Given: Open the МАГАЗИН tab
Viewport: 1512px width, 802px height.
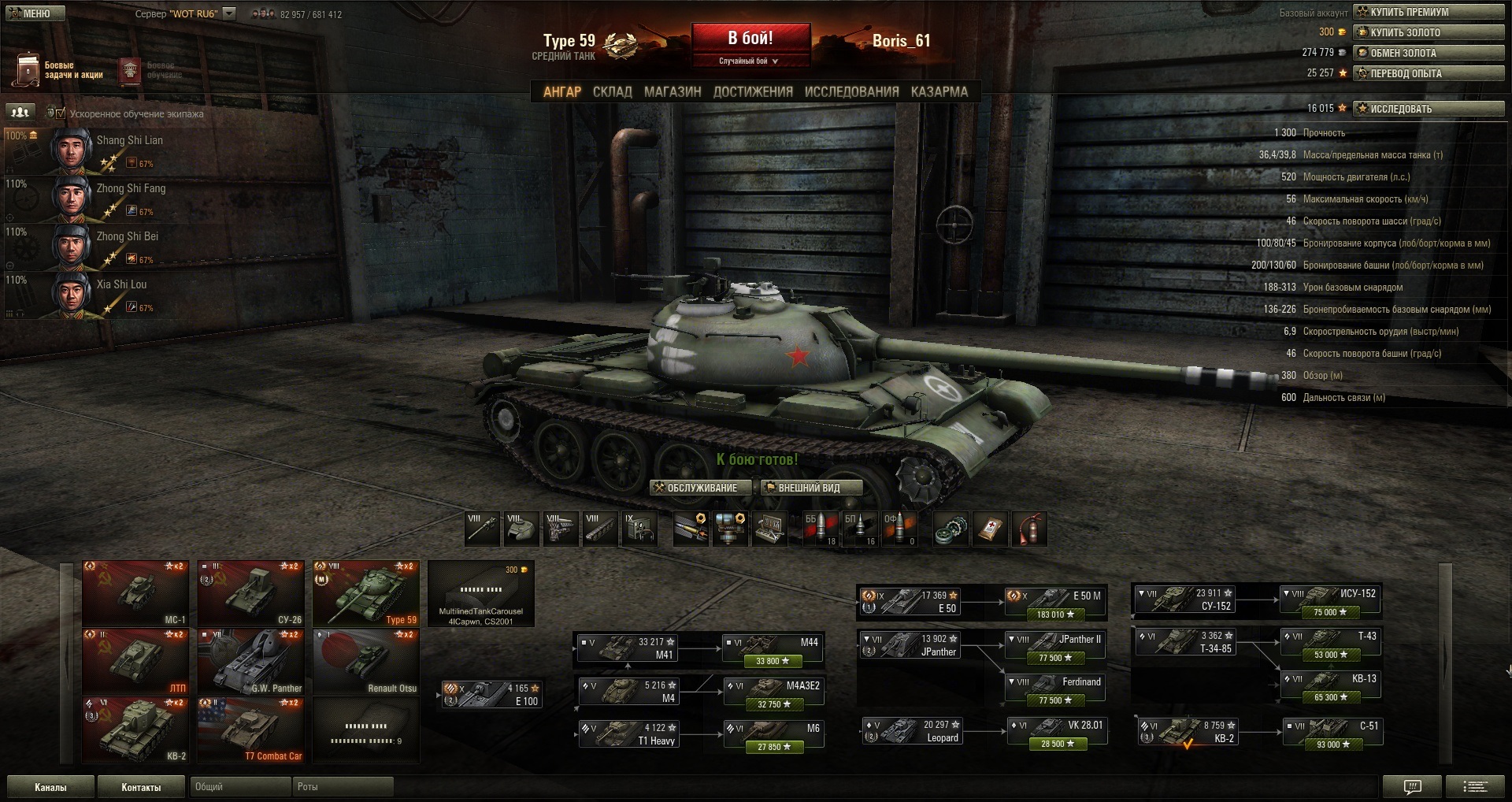Looking at the screenshot, I should 673,92.
